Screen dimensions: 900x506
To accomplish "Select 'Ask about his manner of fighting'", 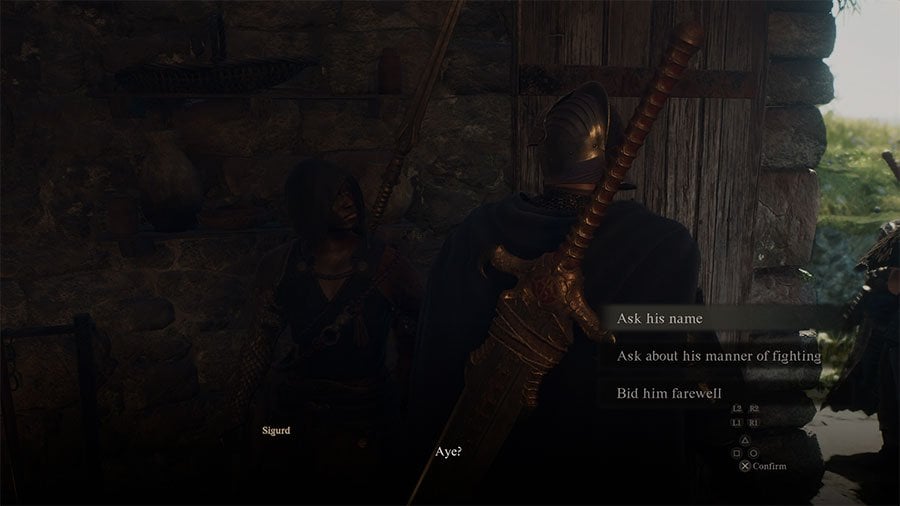I will tap(718, 356).
